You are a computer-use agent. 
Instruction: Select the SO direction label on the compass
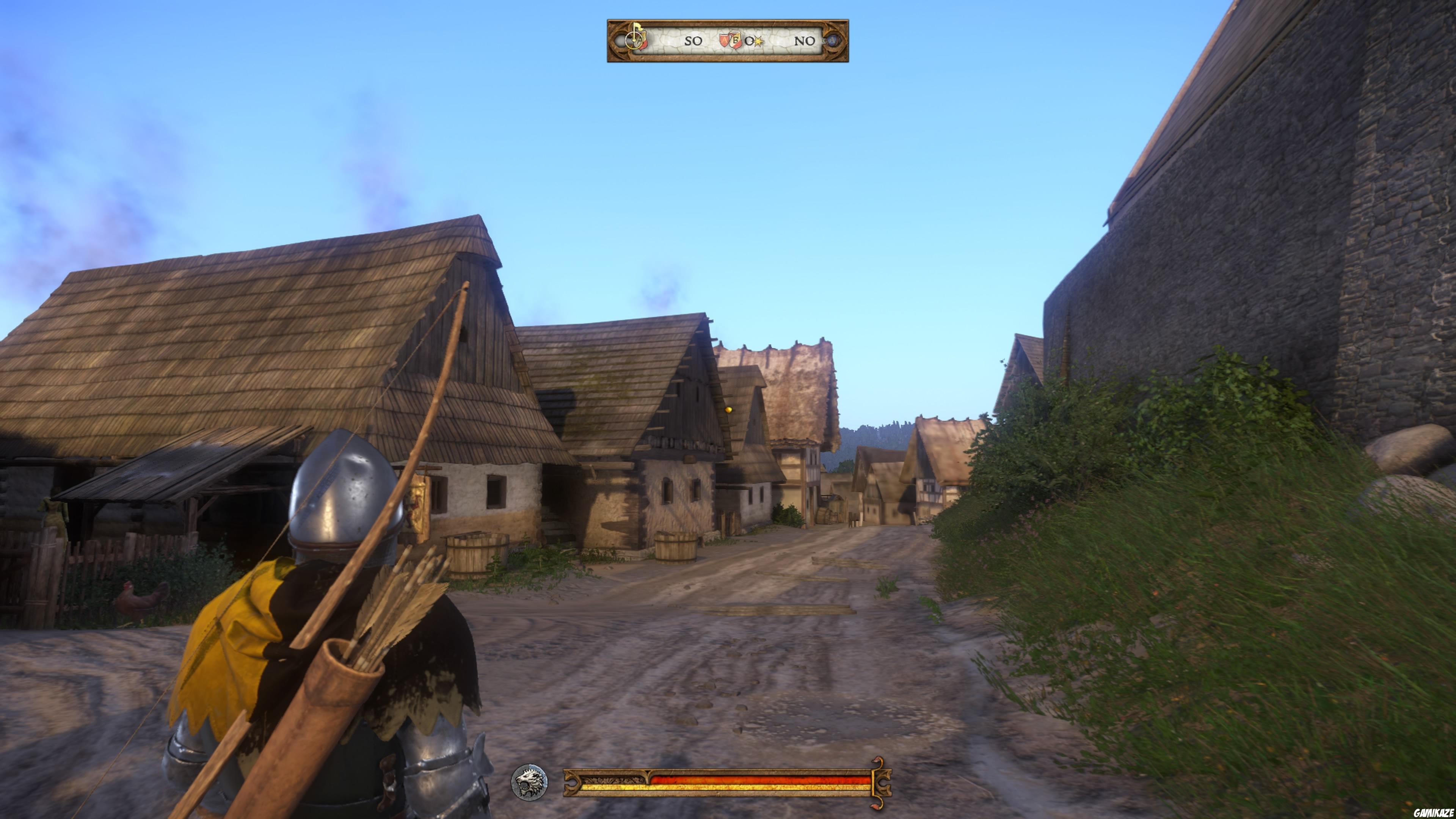tap(694, 41)
